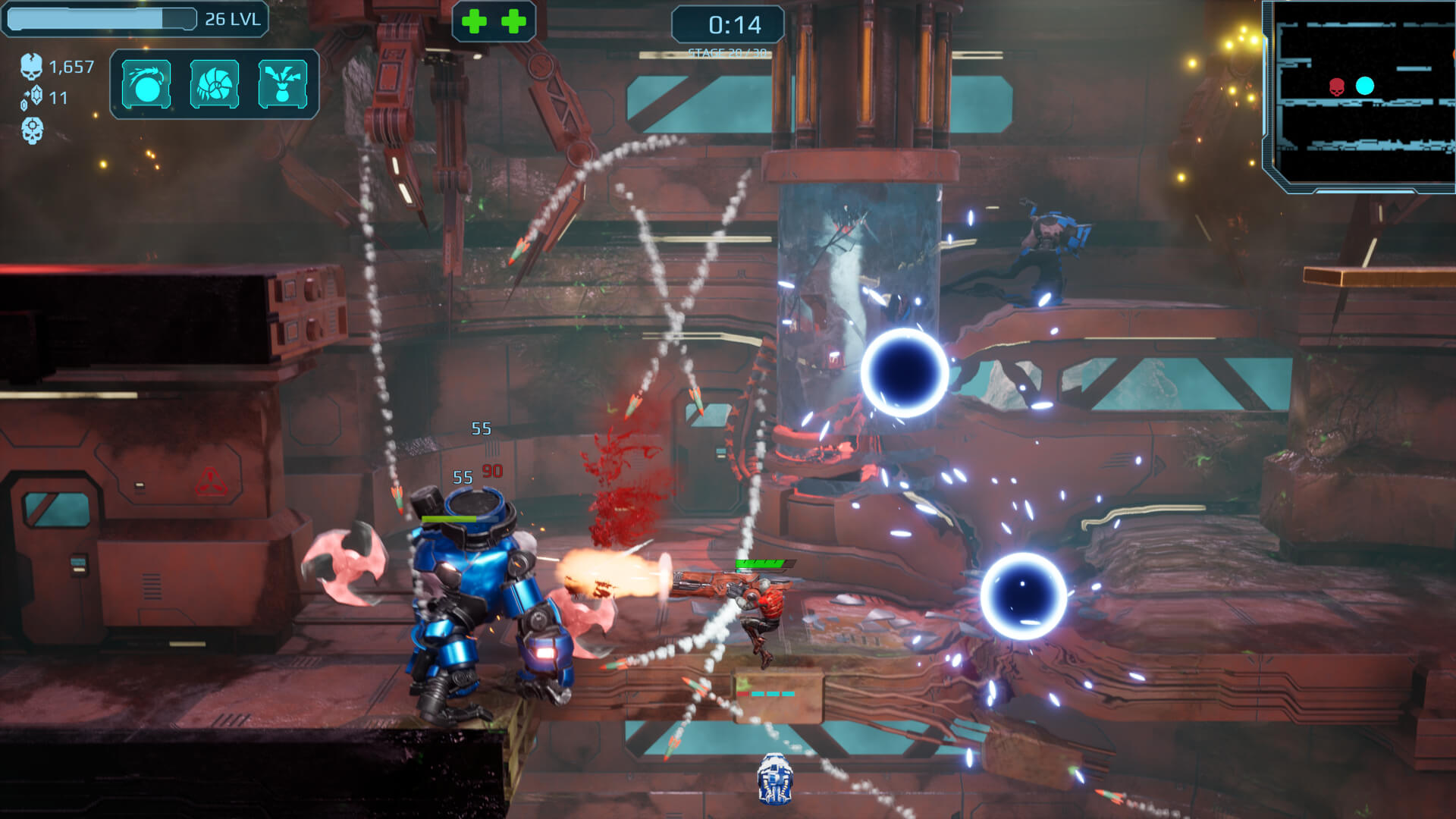Trigger the plant grenade ability
Image resolution: width=1456 pixels, height=819 pixels.
(x=284, y=83)
